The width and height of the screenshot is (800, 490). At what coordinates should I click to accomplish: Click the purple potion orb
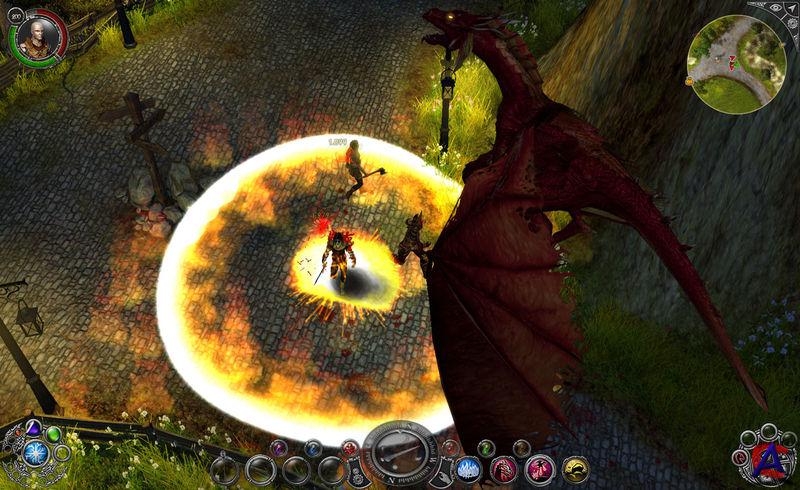pos(278,447)
